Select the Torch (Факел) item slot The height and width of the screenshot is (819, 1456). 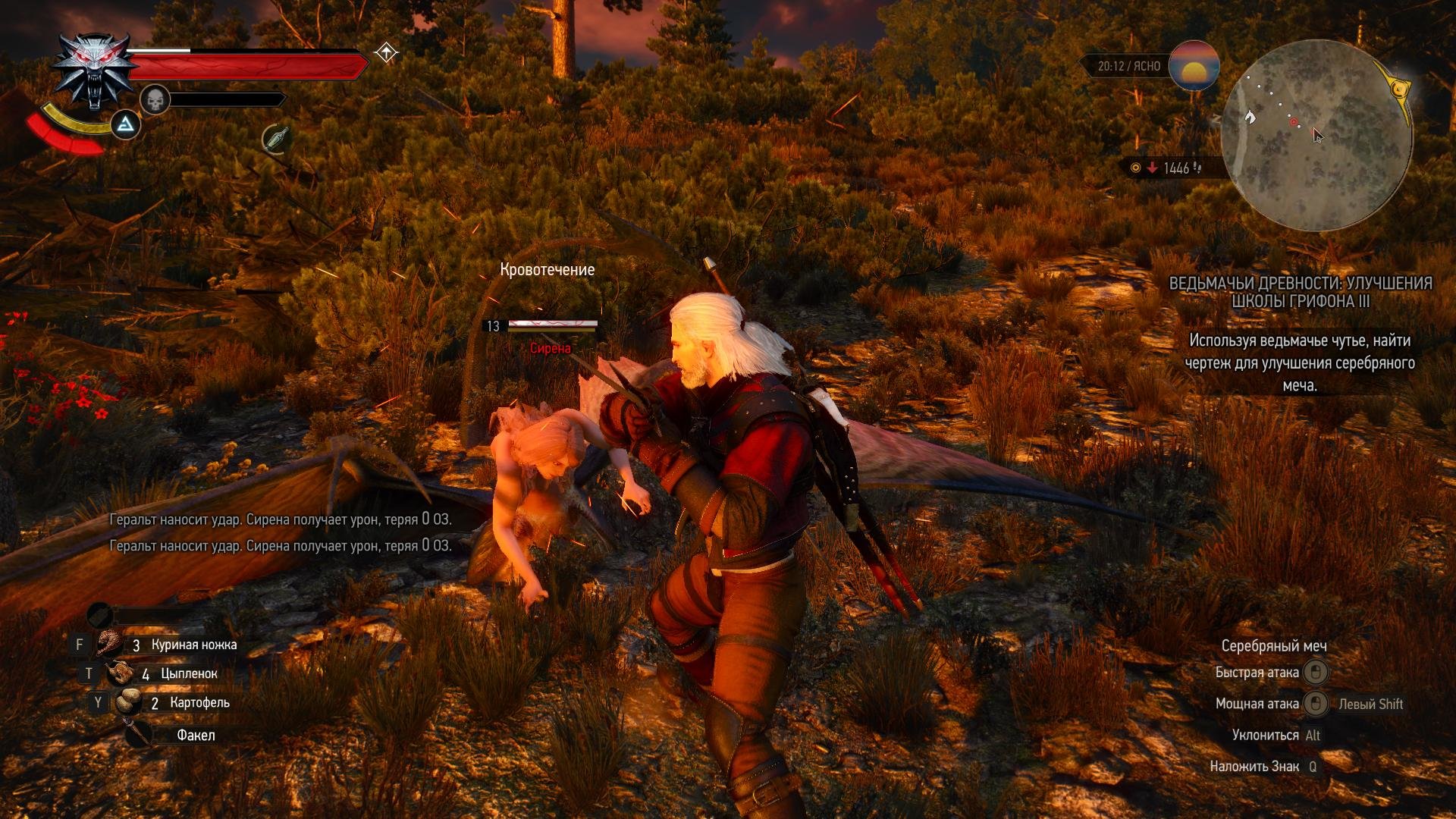[139, 734]
